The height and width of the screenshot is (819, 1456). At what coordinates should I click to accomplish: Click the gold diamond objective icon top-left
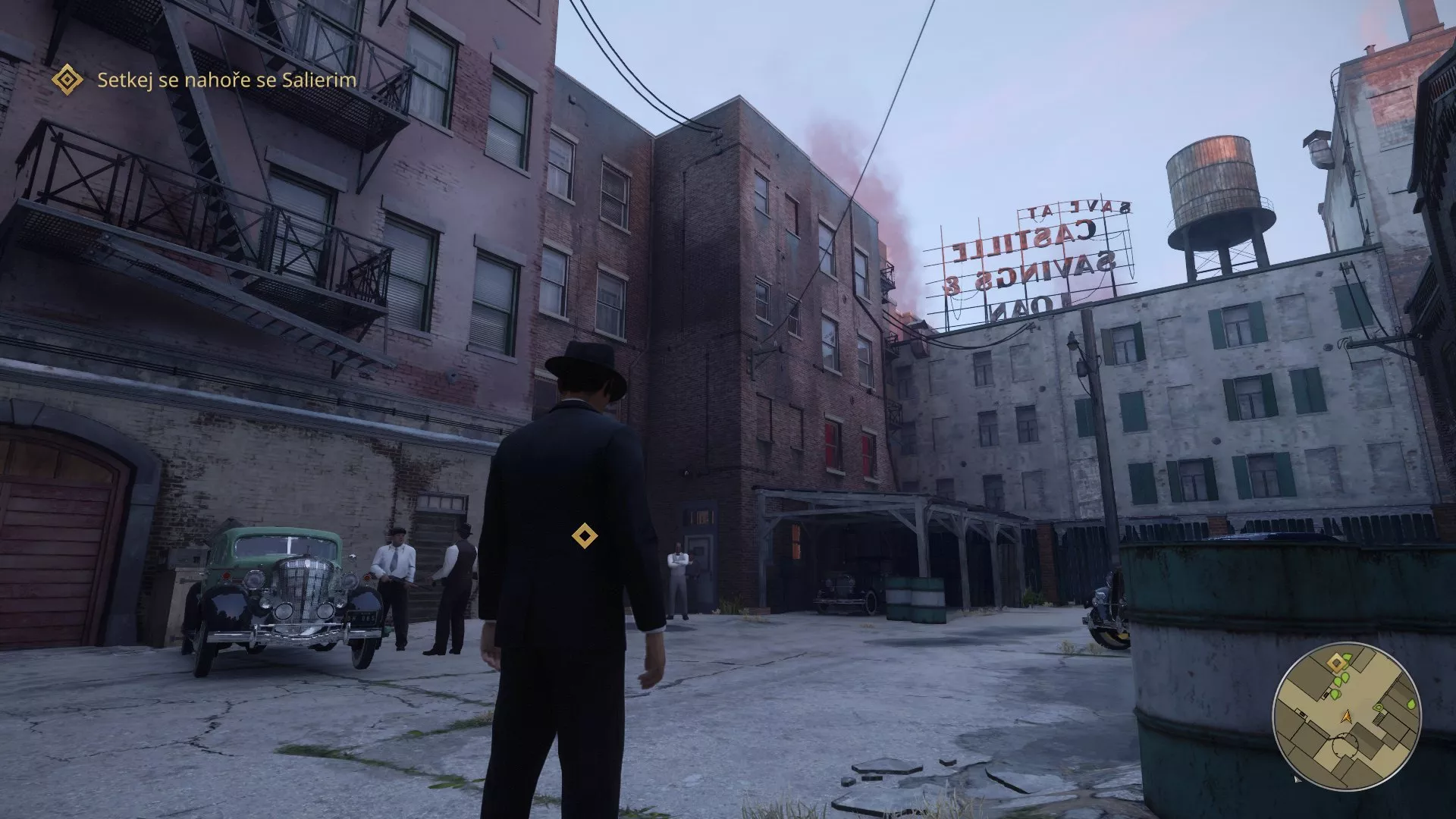click(x=69, y=78)
